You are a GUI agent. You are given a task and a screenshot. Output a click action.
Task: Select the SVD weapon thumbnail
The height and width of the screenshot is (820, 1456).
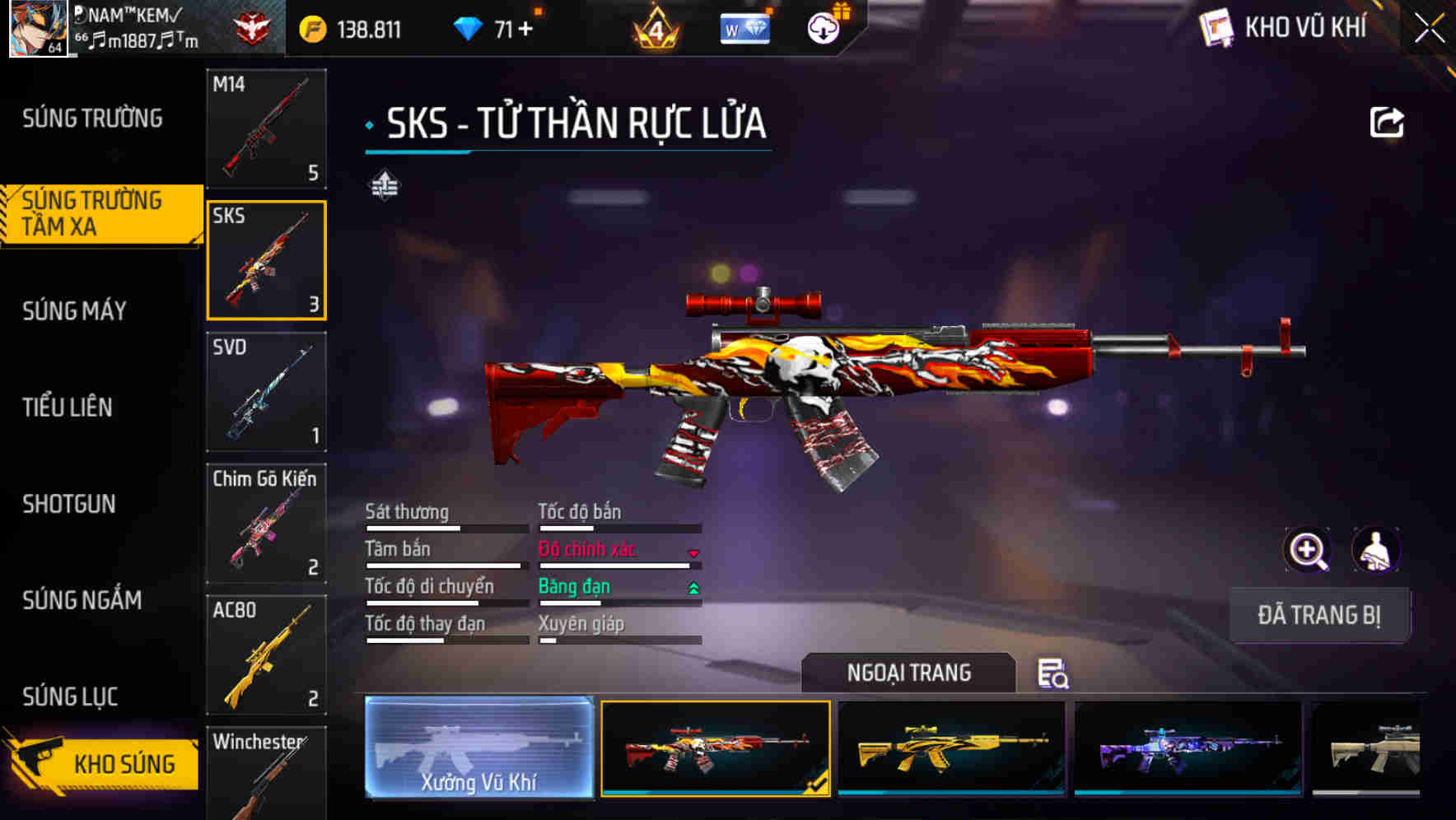click(266, 393)
